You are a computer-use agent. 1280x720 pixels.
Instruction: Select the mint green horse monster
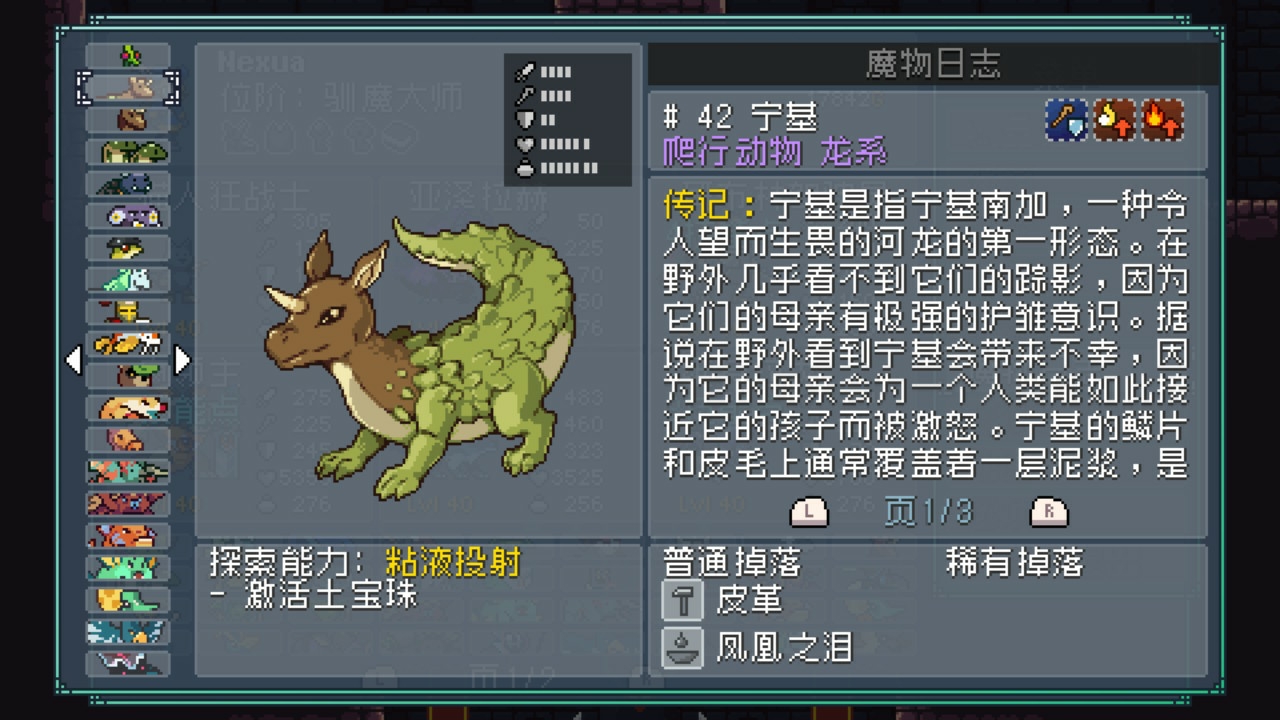[x=128, y=280]
